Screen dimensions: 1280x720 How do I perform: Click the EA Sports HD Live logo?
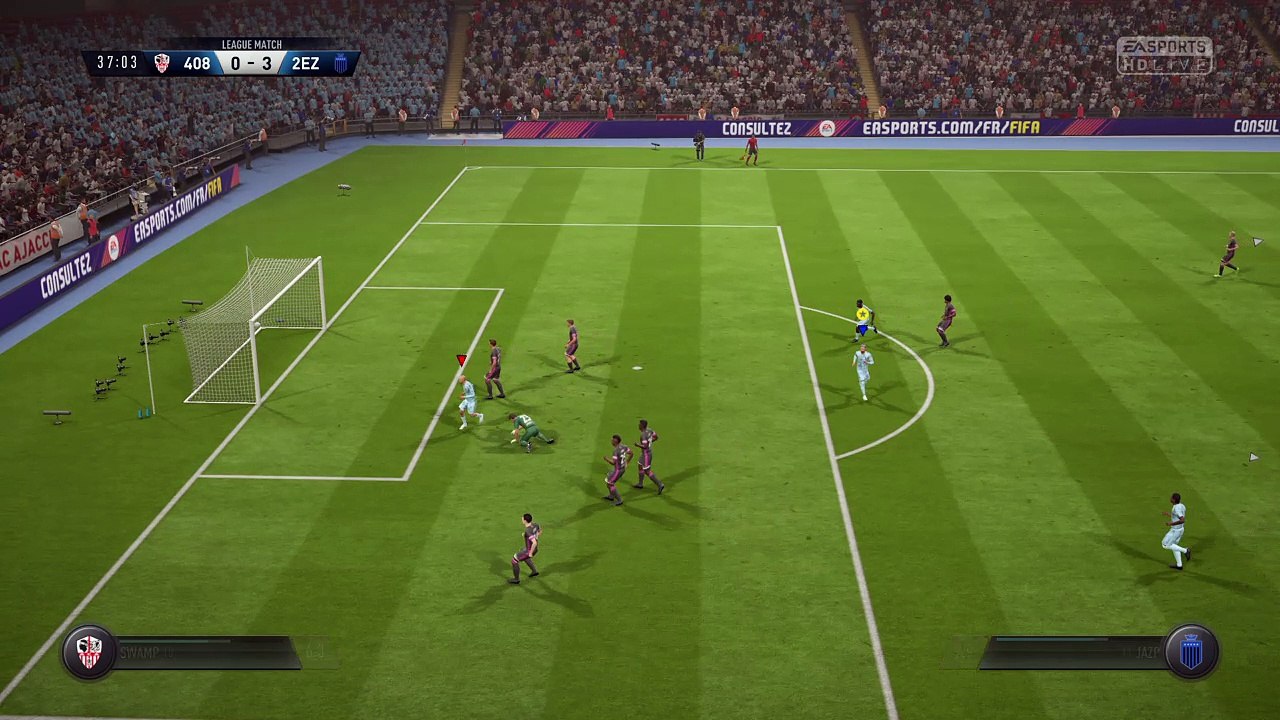[1164, 56]
